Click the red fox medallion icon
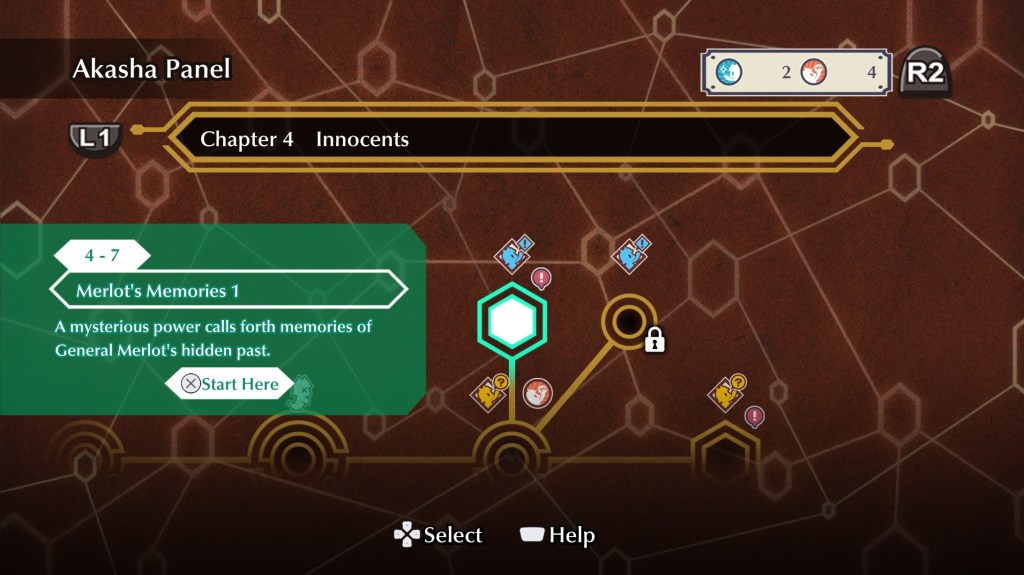1024x575 pixels. coord(538,393)
